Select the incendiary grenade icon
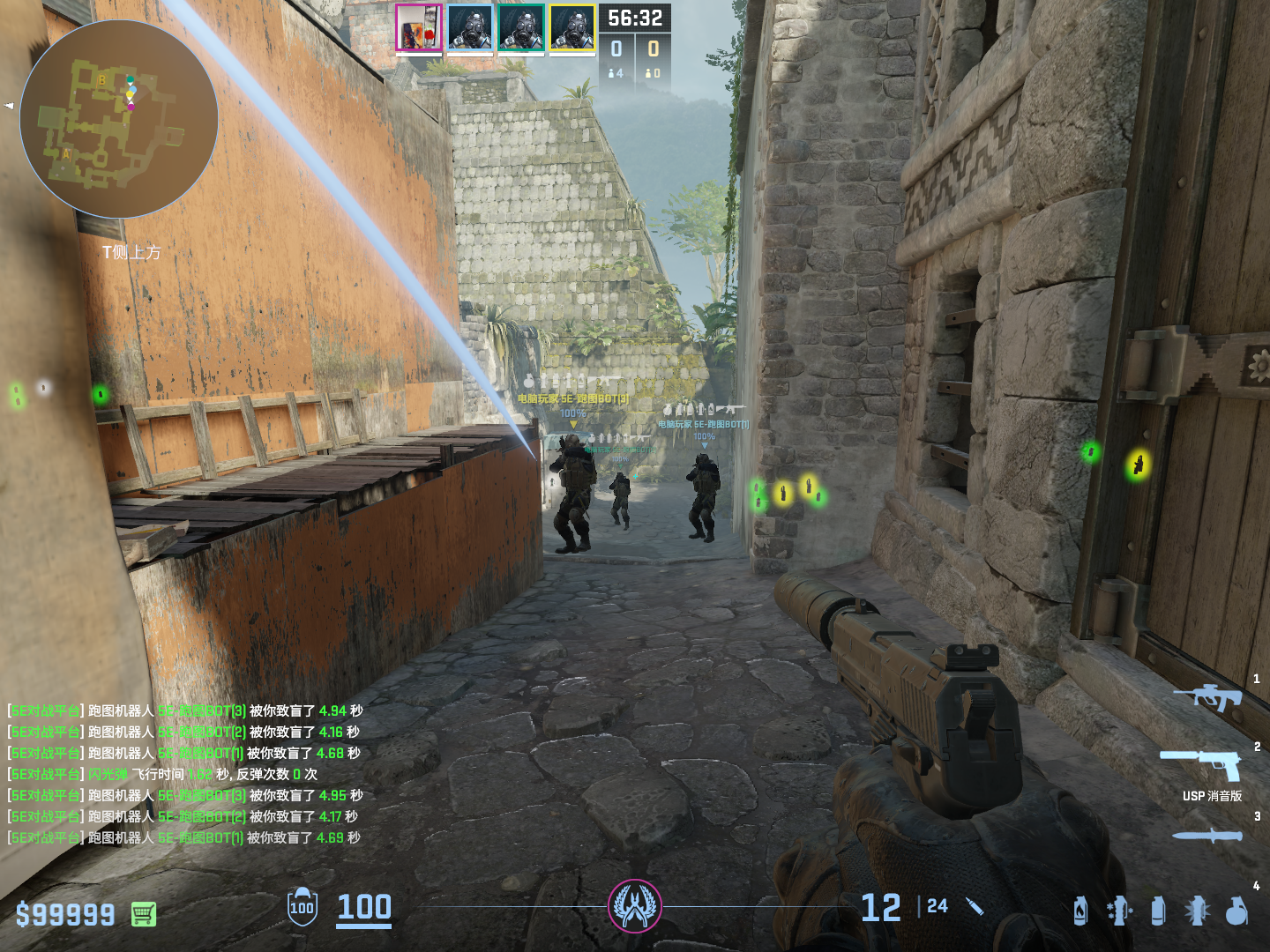1270x952 pixels. coord(1080,911)
